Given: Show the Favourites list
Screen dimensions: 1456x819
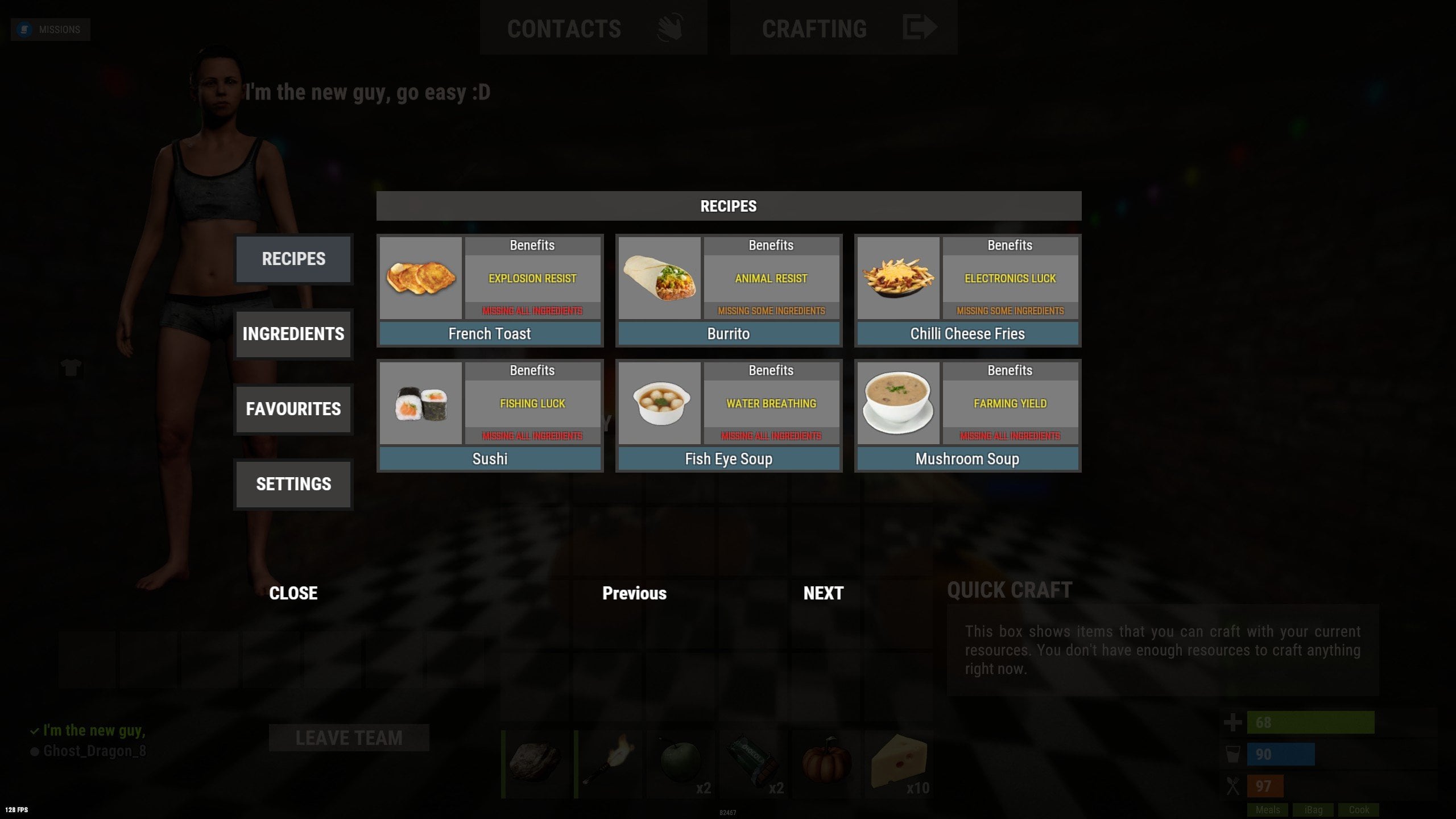Looking at the screenshot, I should (293, 409).
